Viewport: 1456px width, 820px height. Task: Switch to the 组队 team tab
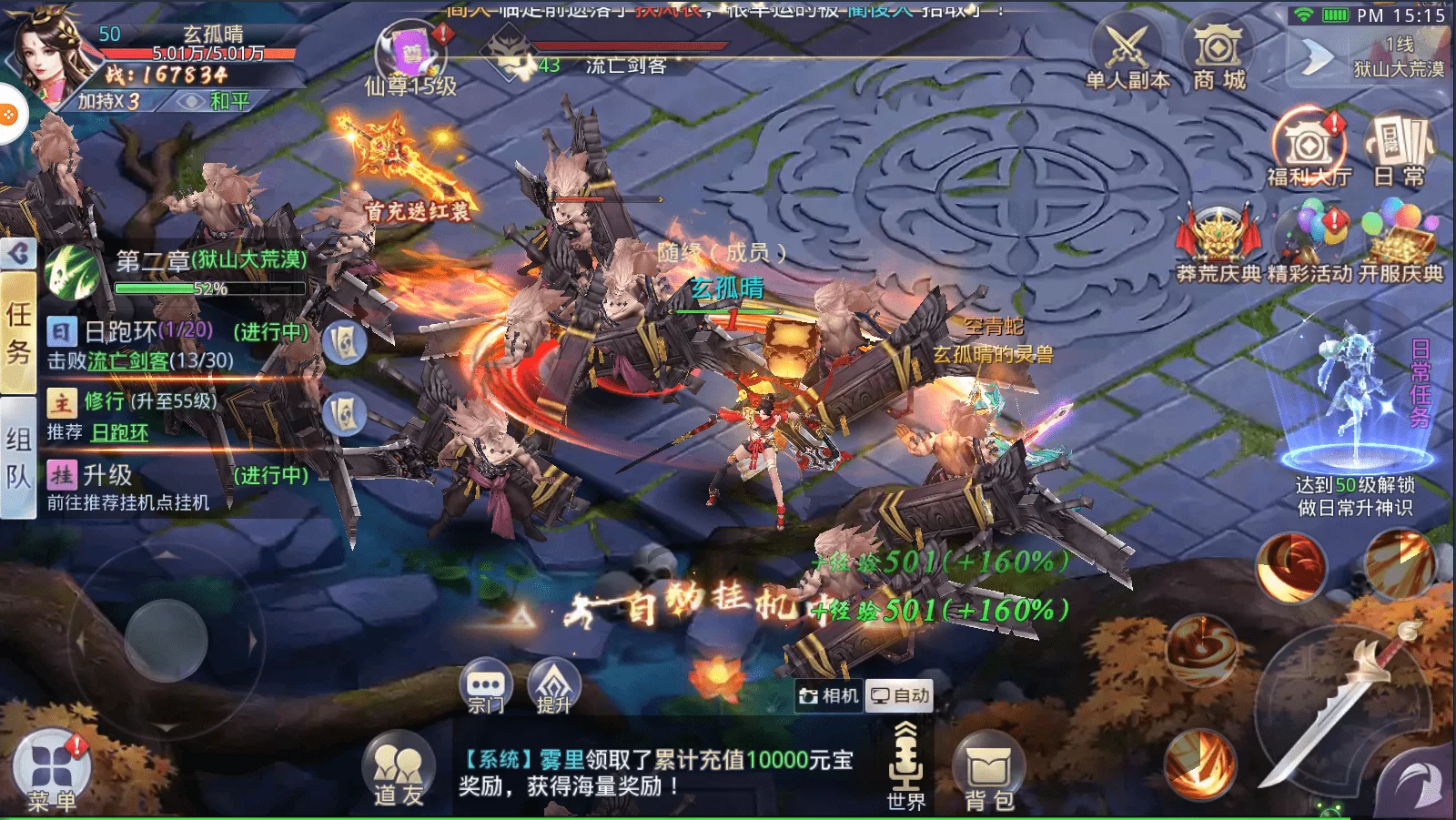point(18,457)
